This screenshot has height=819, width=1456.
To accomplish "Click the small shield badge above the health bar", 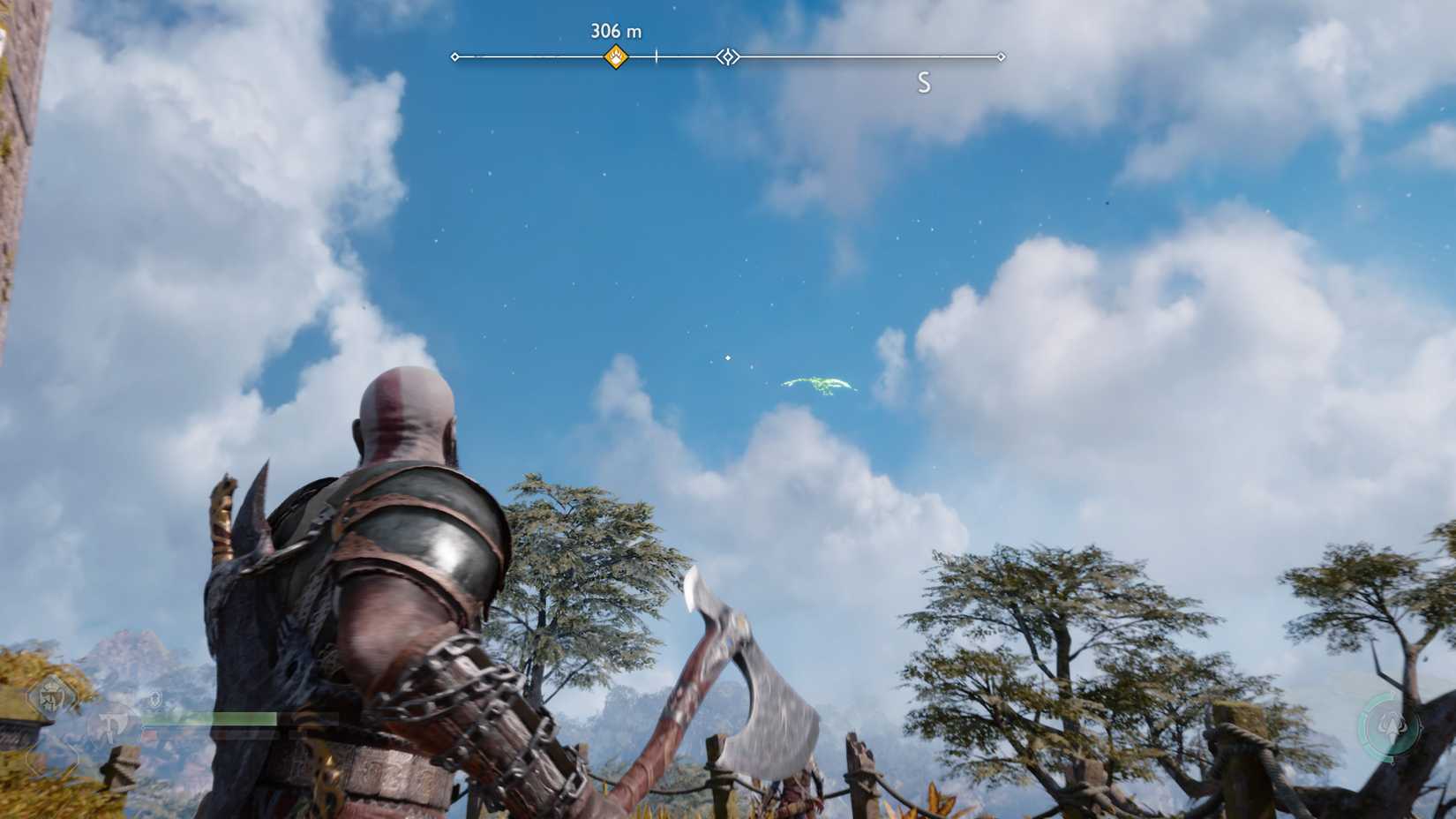I will tap(154, 698).
